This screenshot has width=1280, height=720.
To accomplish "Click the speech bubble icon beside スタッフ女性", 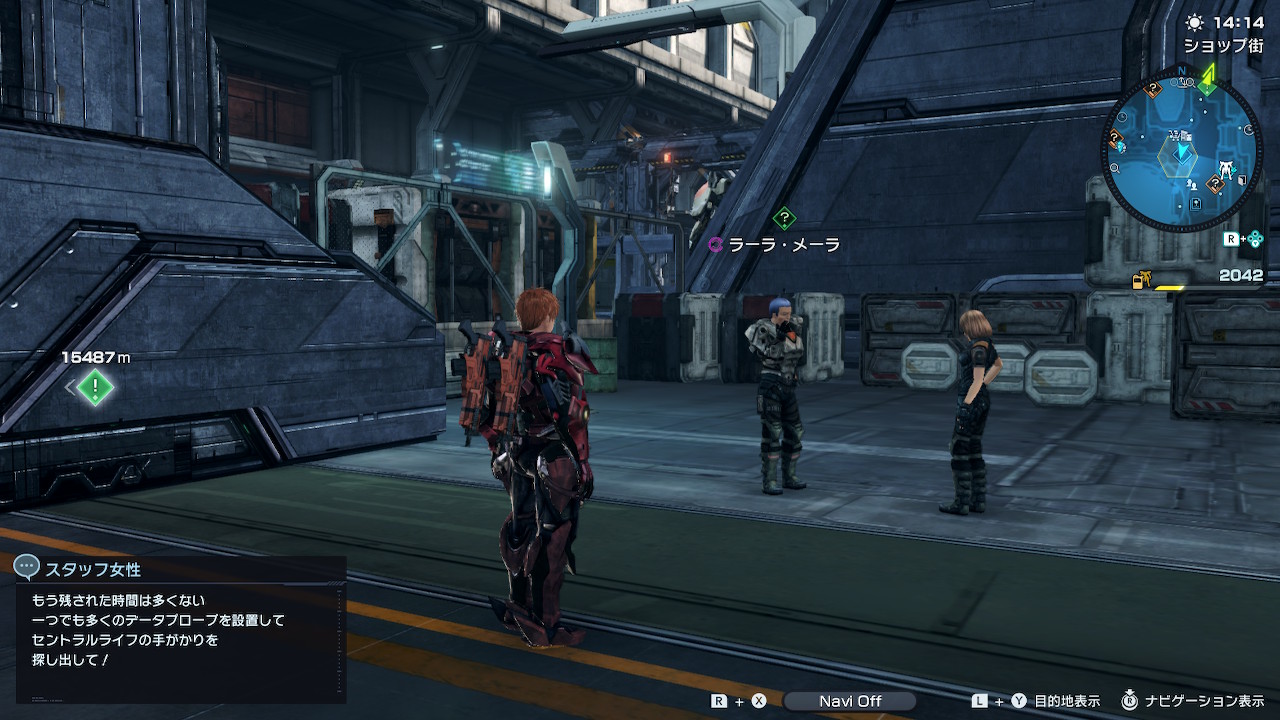I will (27, 568).
